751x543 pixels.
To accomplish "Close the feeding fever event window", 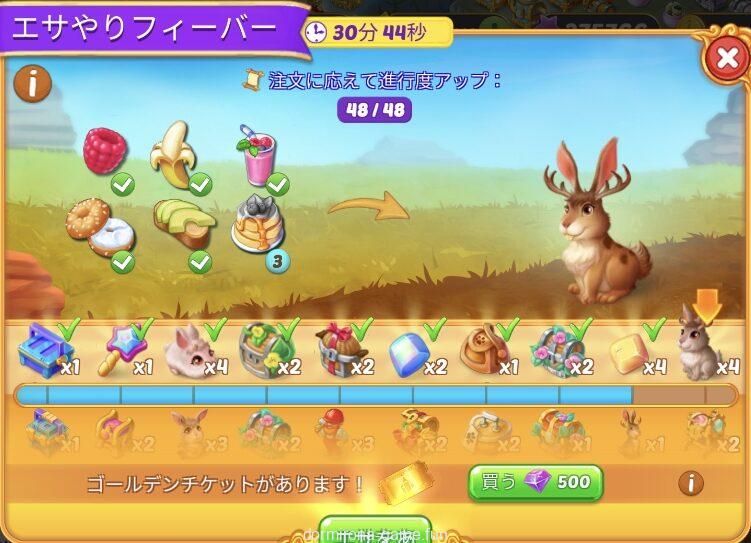I will (x=726, y=60).
